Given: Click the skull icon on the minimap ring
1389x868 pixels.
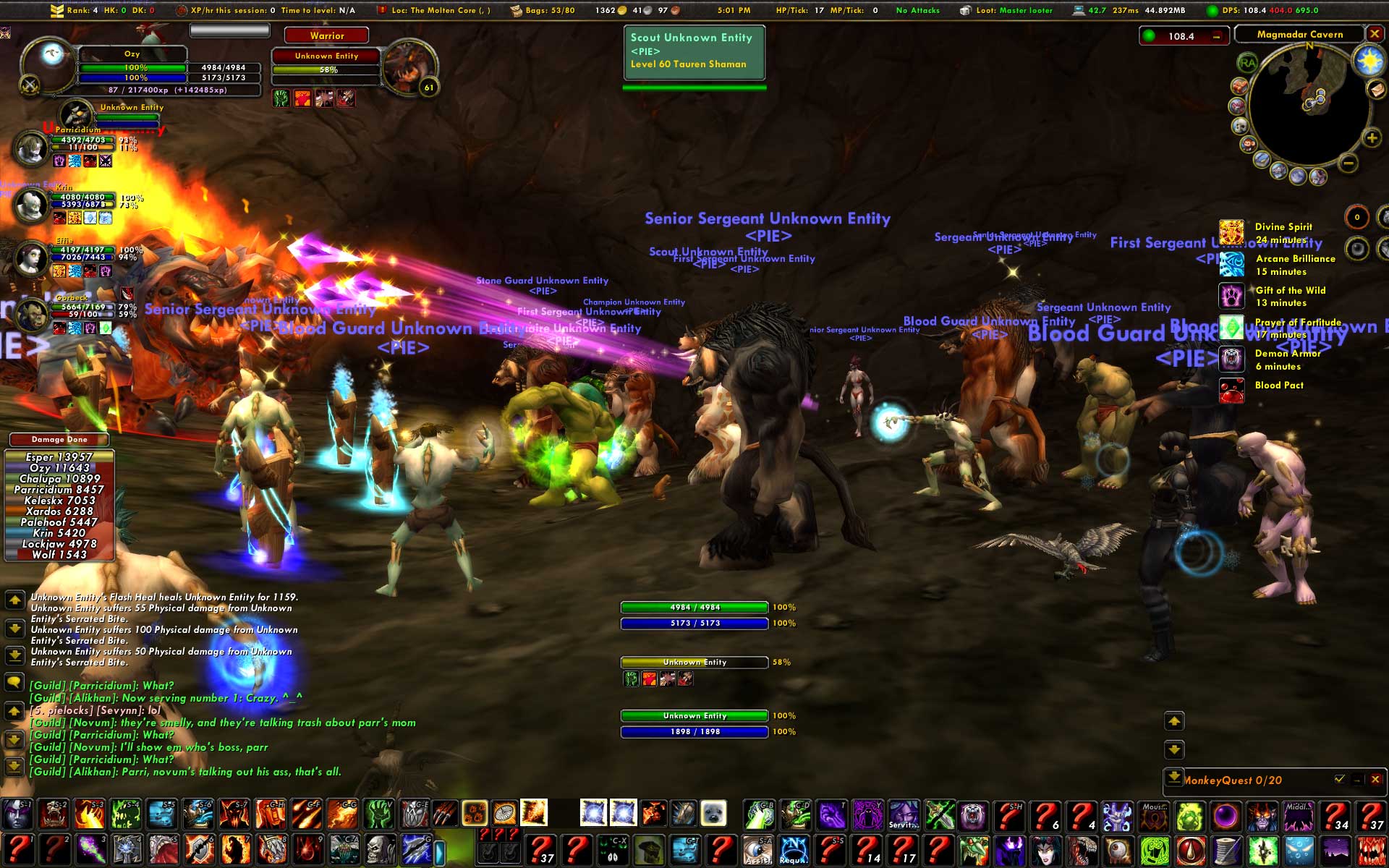Looking at the screenshot, I should (x=1240, y=125).
